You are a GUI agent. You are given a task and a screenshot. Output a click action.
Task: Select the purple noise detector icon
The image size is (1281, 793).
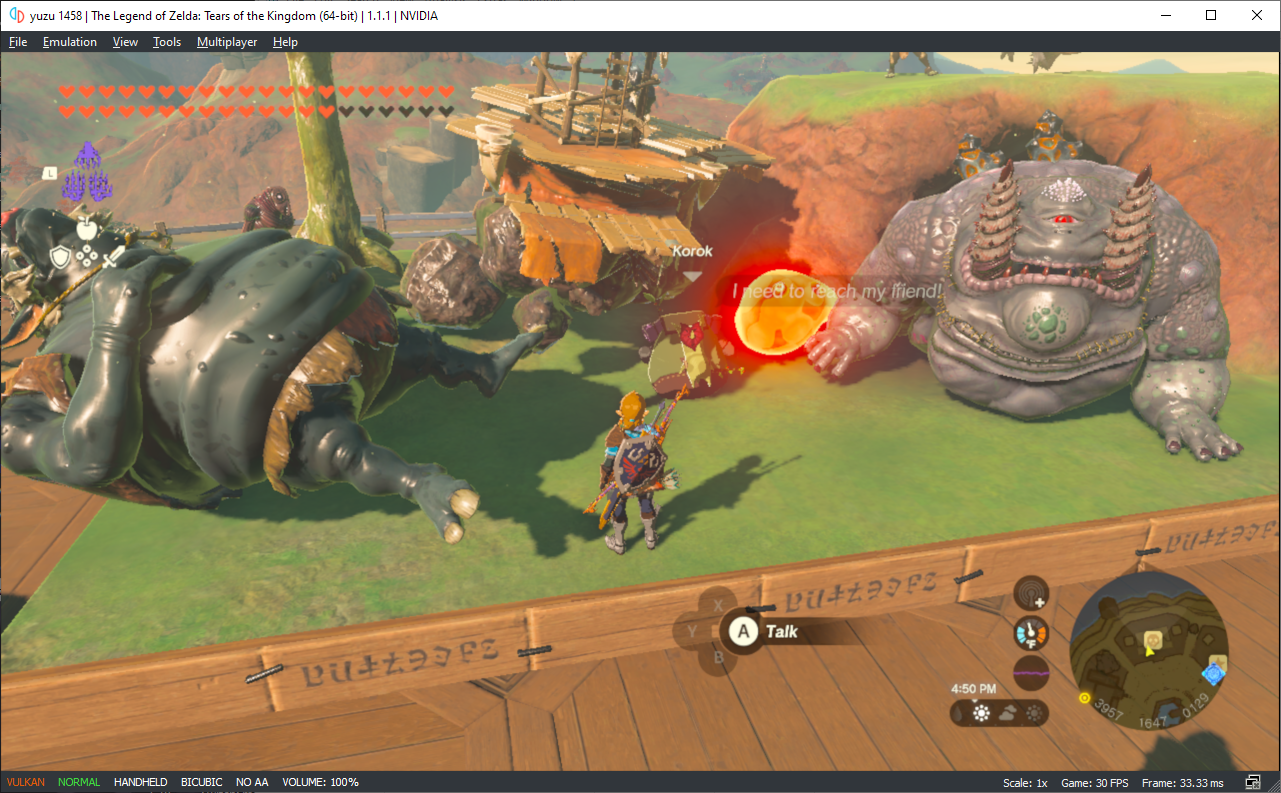[1031, 673]
